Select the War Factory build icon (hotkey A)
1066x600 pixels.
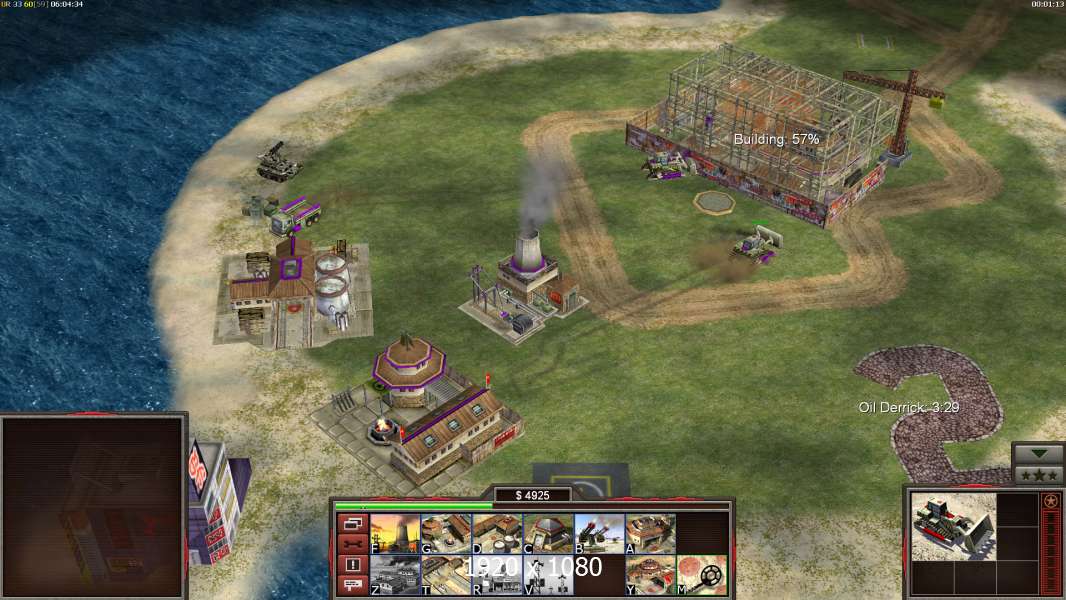(650, 533)
